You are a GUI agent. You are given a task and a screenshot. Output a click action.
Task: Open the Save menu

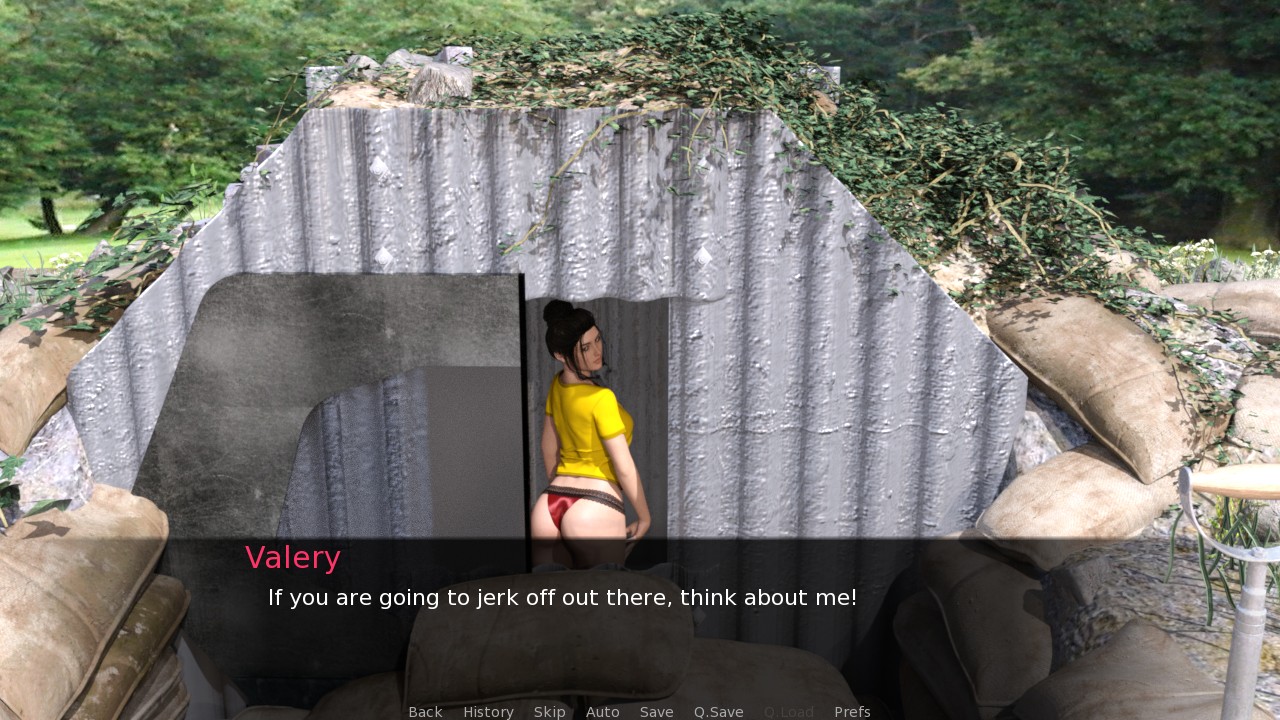(656, 712)
